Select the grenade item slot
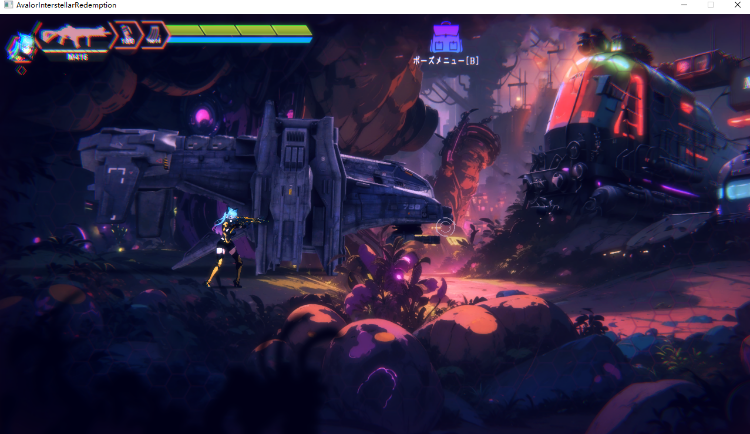750x434 pixels. 129,36
